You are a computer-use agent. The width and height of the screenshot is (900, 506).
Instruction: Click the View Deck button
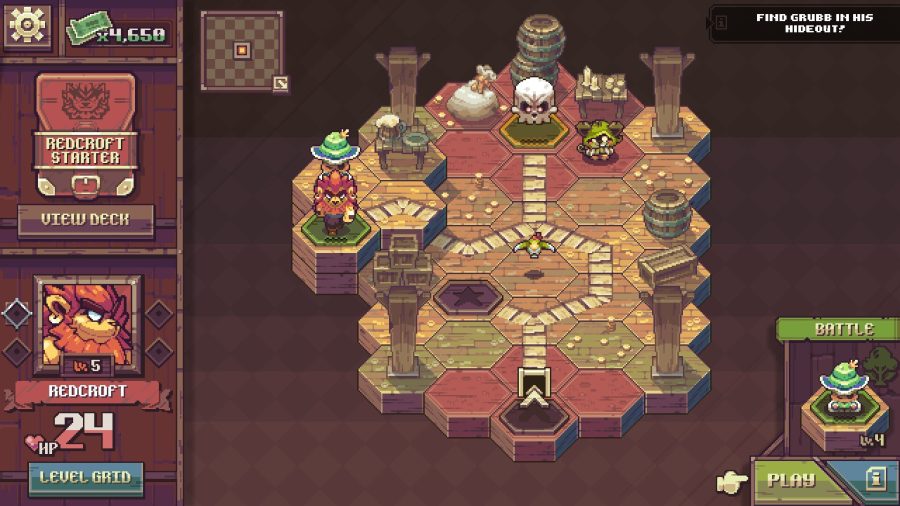[86, 219]
